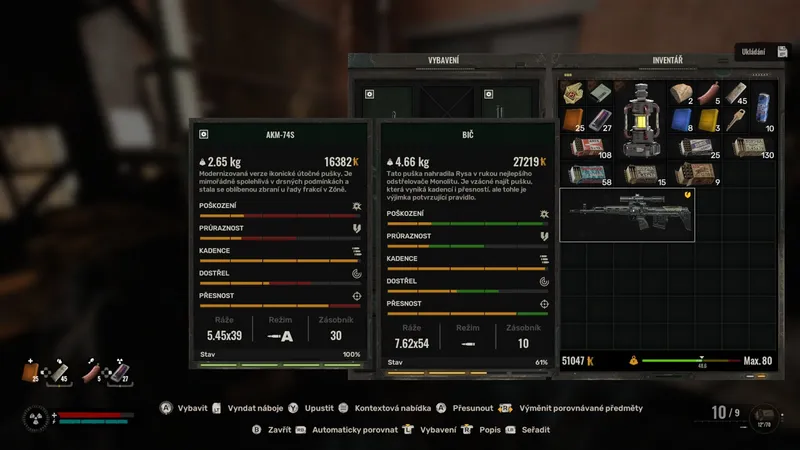Select the ammo box with 130 rounds
Screen dimensions: 800x450
click(x=749, y=147)
